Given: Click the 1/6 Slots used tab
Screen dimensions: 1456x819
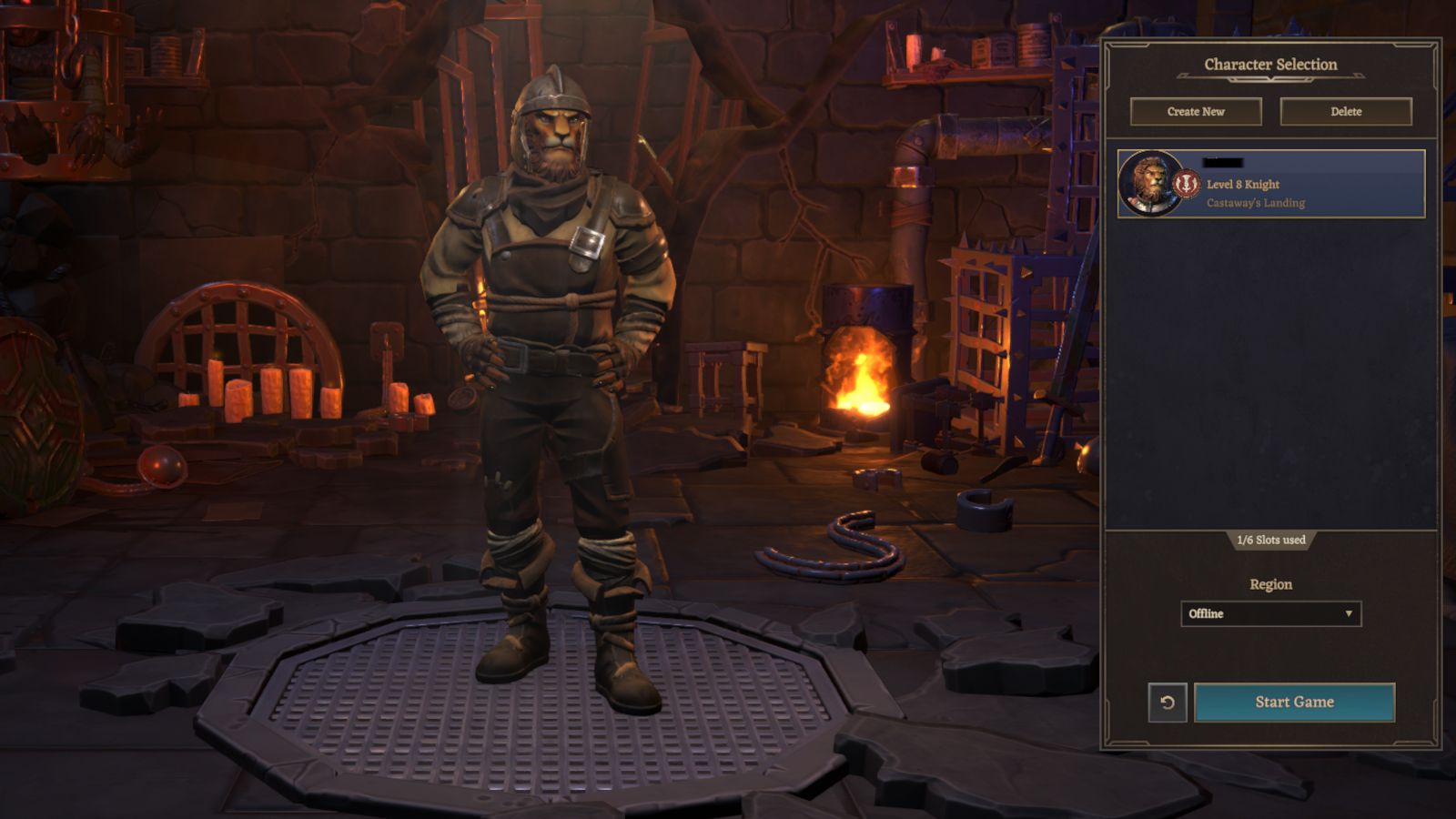Looking at the screenshot, I should tap(1270, 540).
